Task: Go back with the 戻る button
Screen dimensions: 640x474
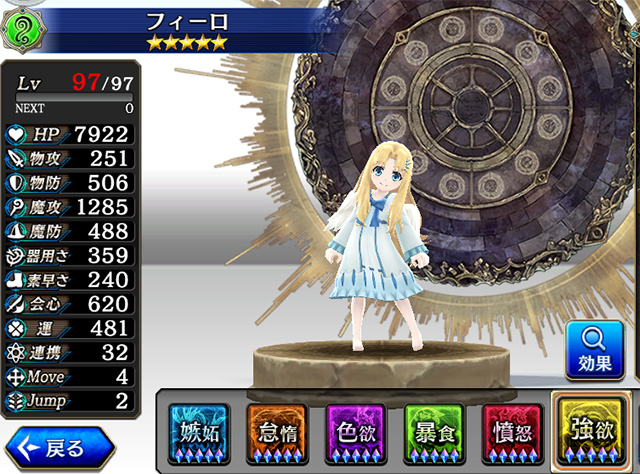Action: (x=57, y=446)
